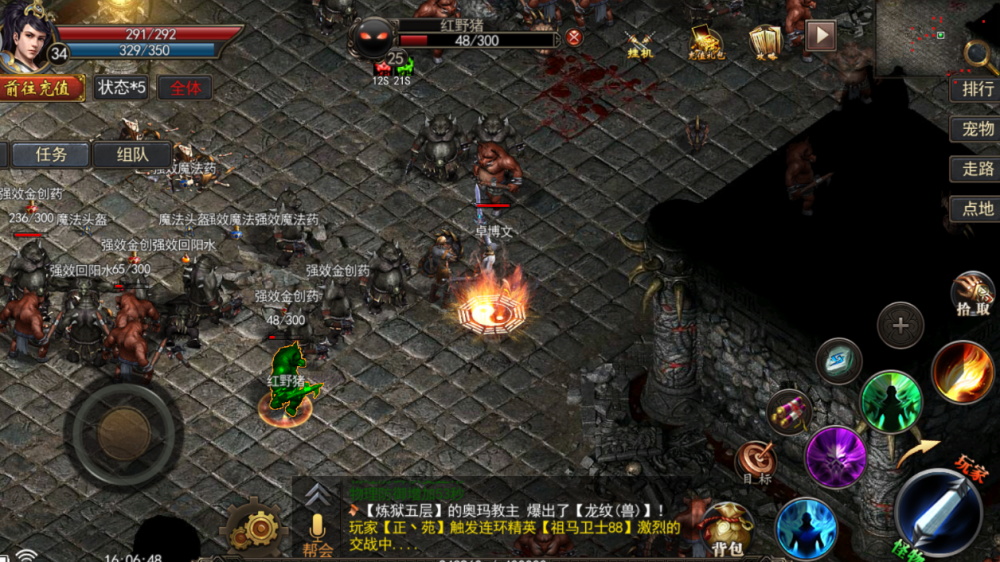Activate the purple skull skill
This screenshot has height=562, width=1000.
pyautogui.click(x=835, y=457)
